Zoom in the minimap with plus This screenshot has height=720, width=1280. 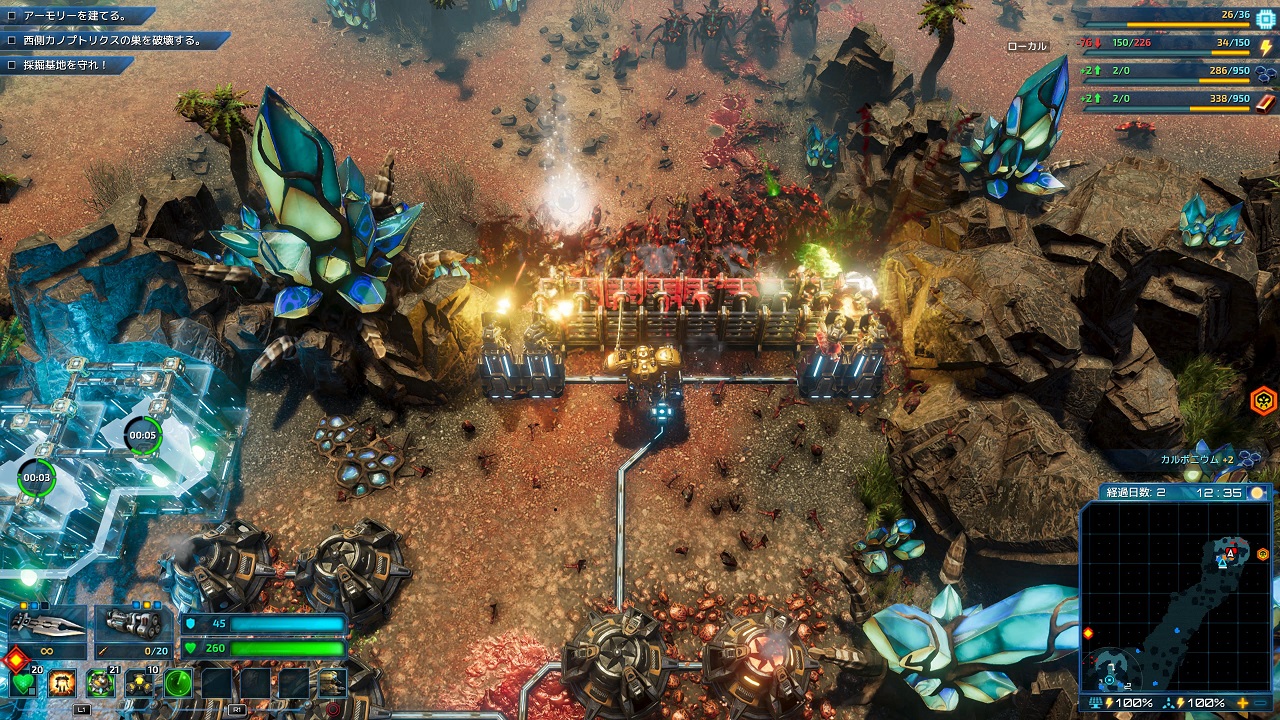tap(1243, 703)
